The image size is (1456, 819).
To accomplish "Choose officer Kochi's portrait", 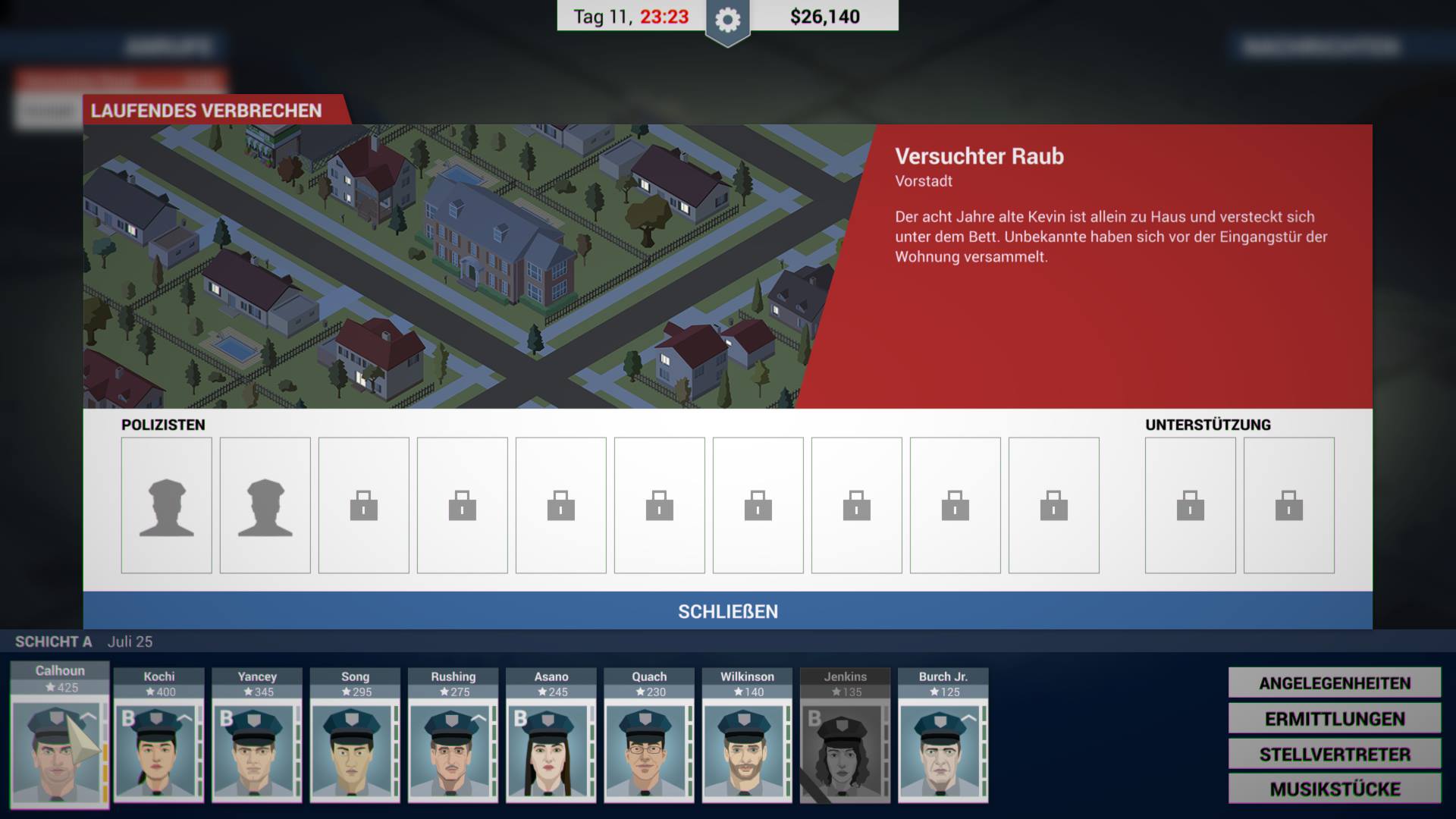I will pyautogui.click(x=158, y=751).
